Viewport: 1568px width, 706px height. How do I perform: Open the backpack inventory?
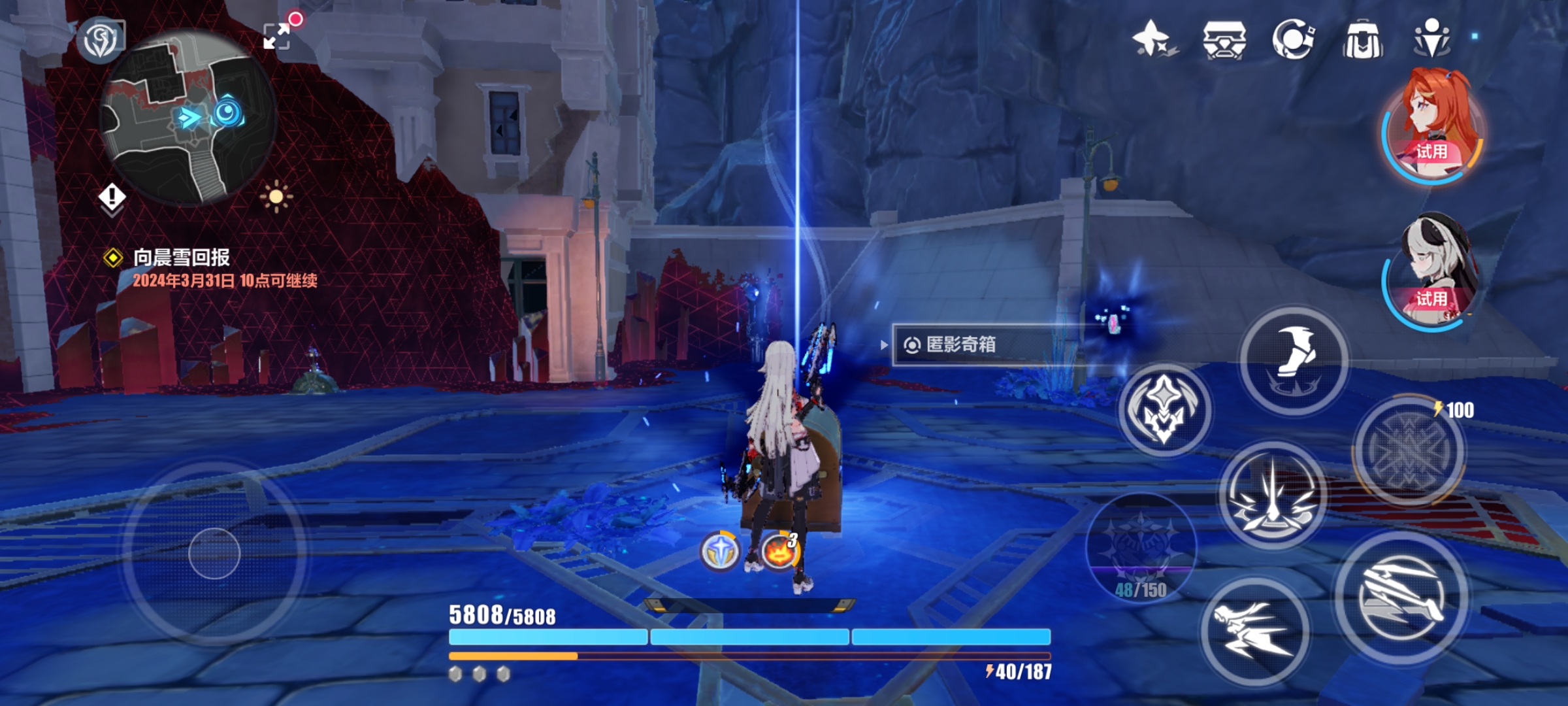1362,39
